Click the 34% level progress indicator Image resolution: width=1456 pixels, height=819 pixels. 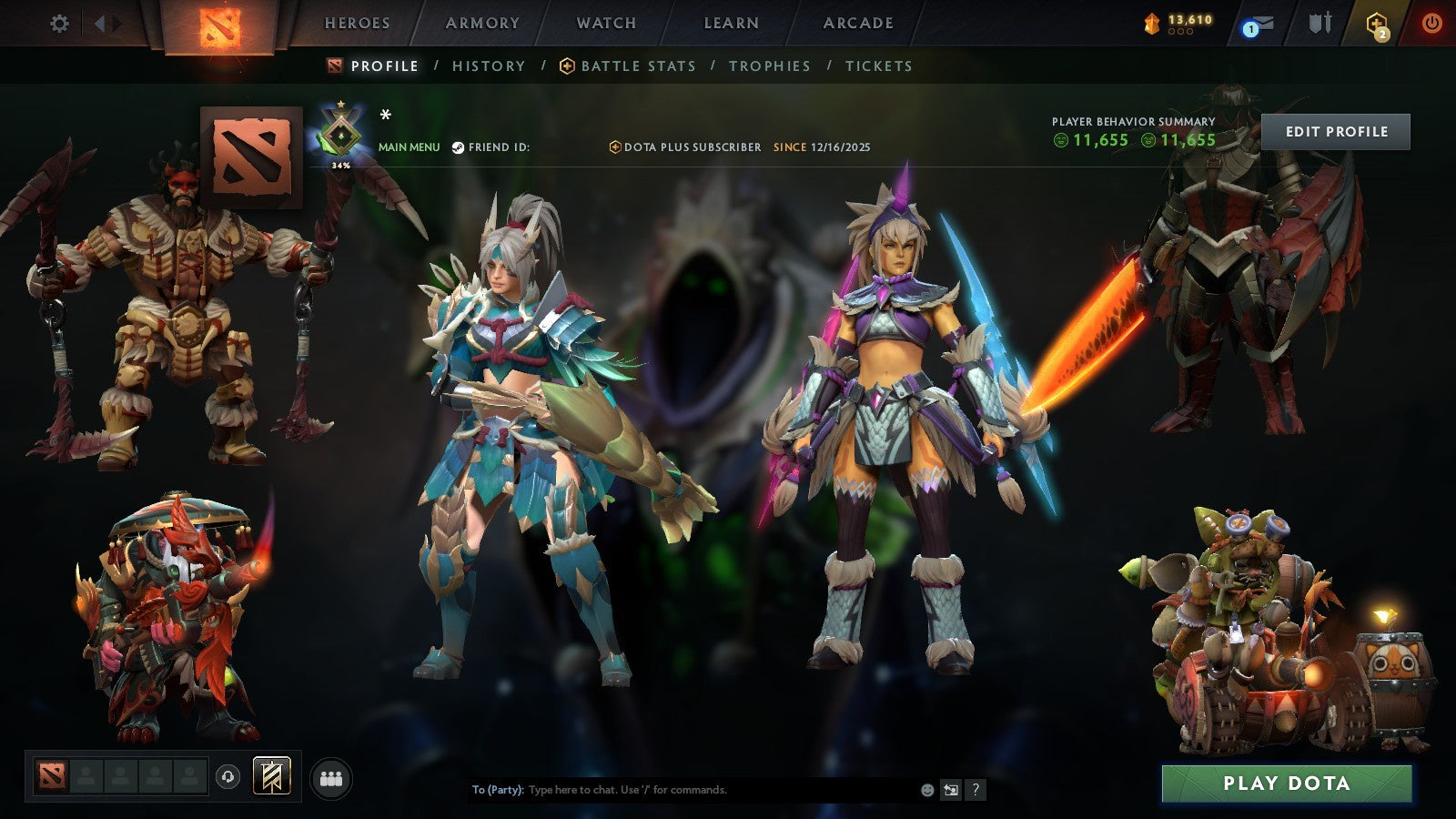click(339, 165)
